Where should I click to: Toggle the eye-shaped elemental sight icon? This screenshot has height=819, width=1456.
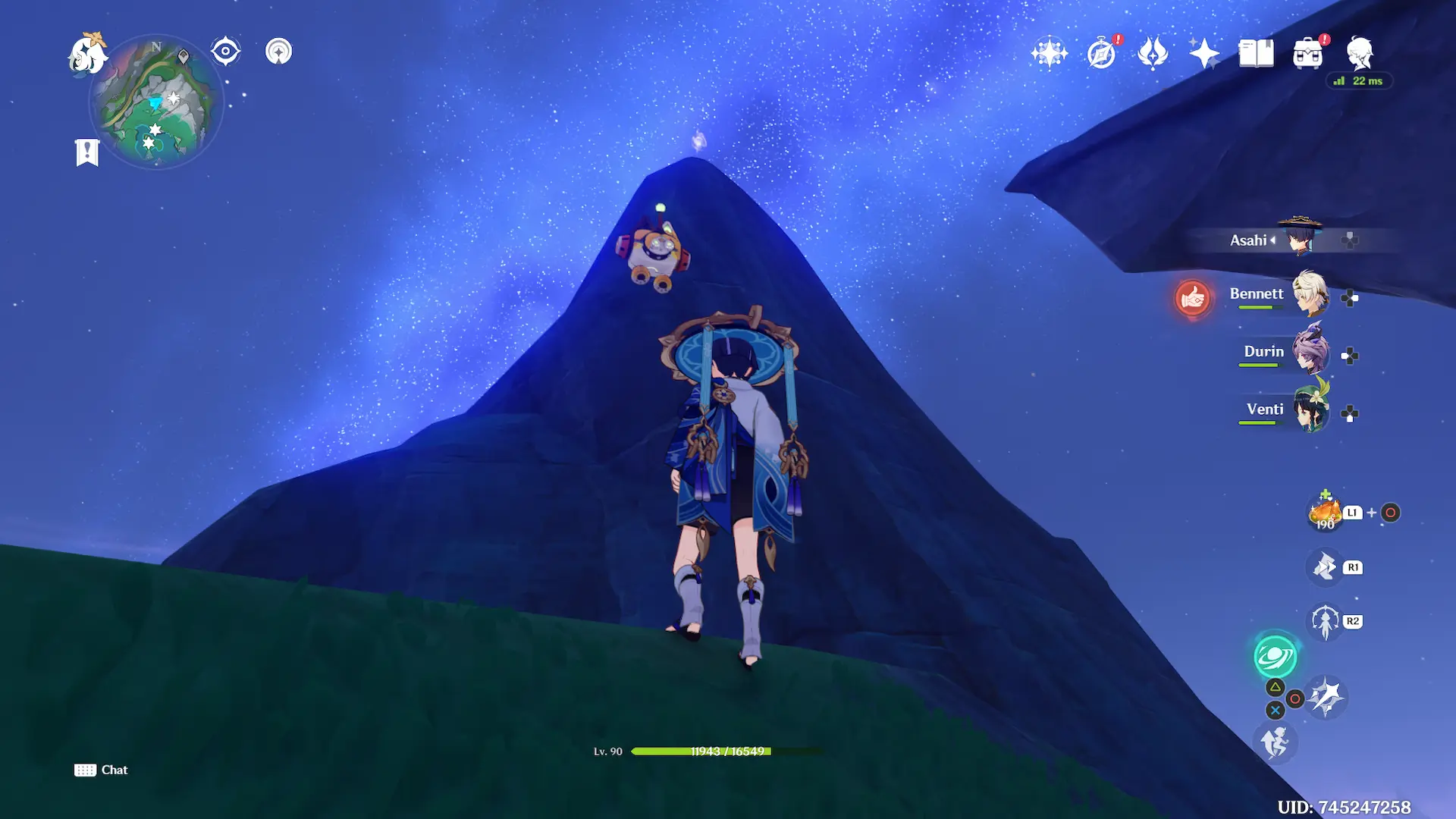(225, 52)
